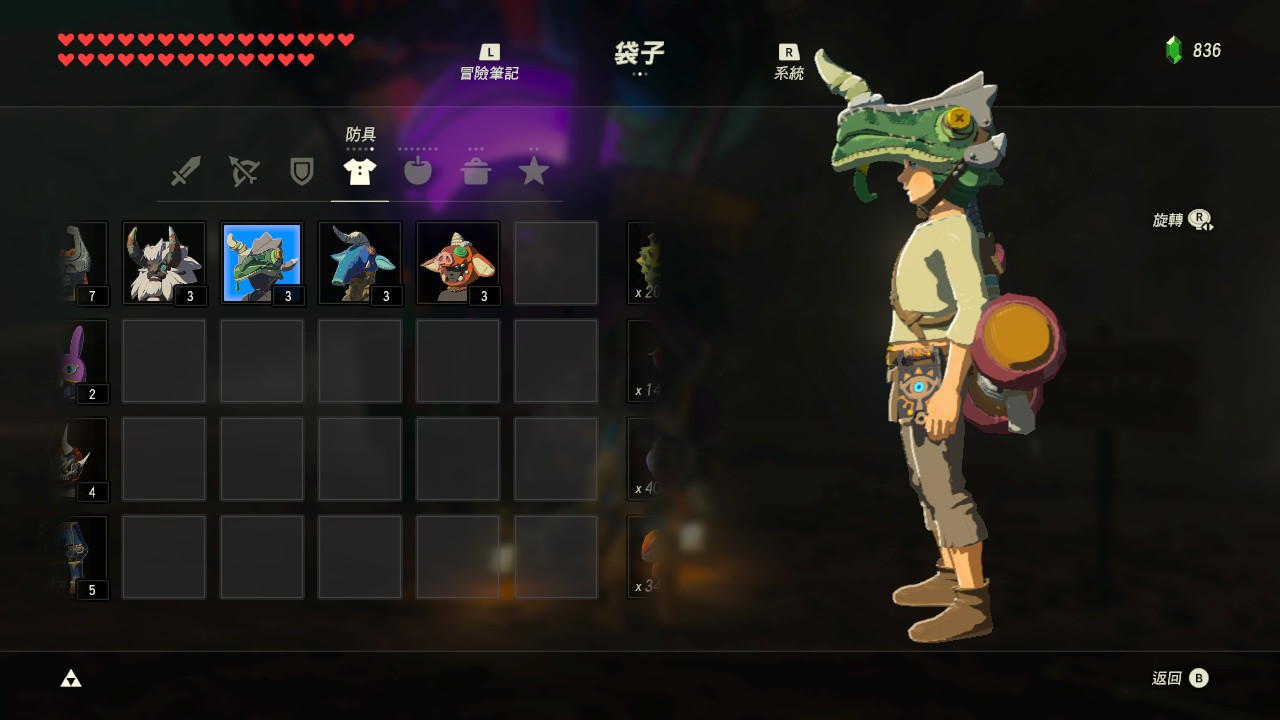The image size is (1280, 720).
Task: Select the bow and arrow category icon
Action: coord(244,170)
